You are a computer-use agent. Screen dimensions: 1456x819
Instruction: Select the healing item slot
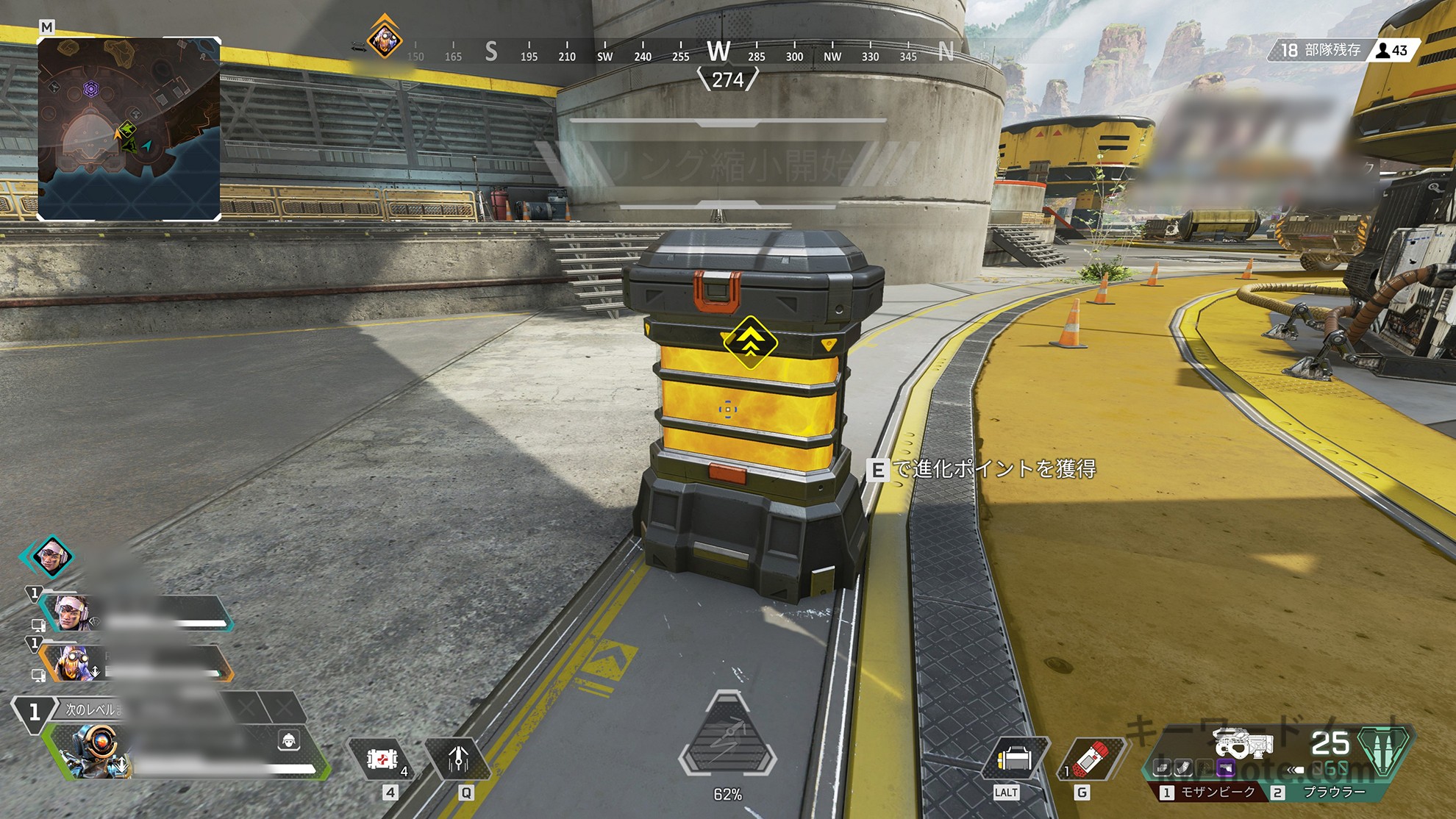tap(383, 759)
